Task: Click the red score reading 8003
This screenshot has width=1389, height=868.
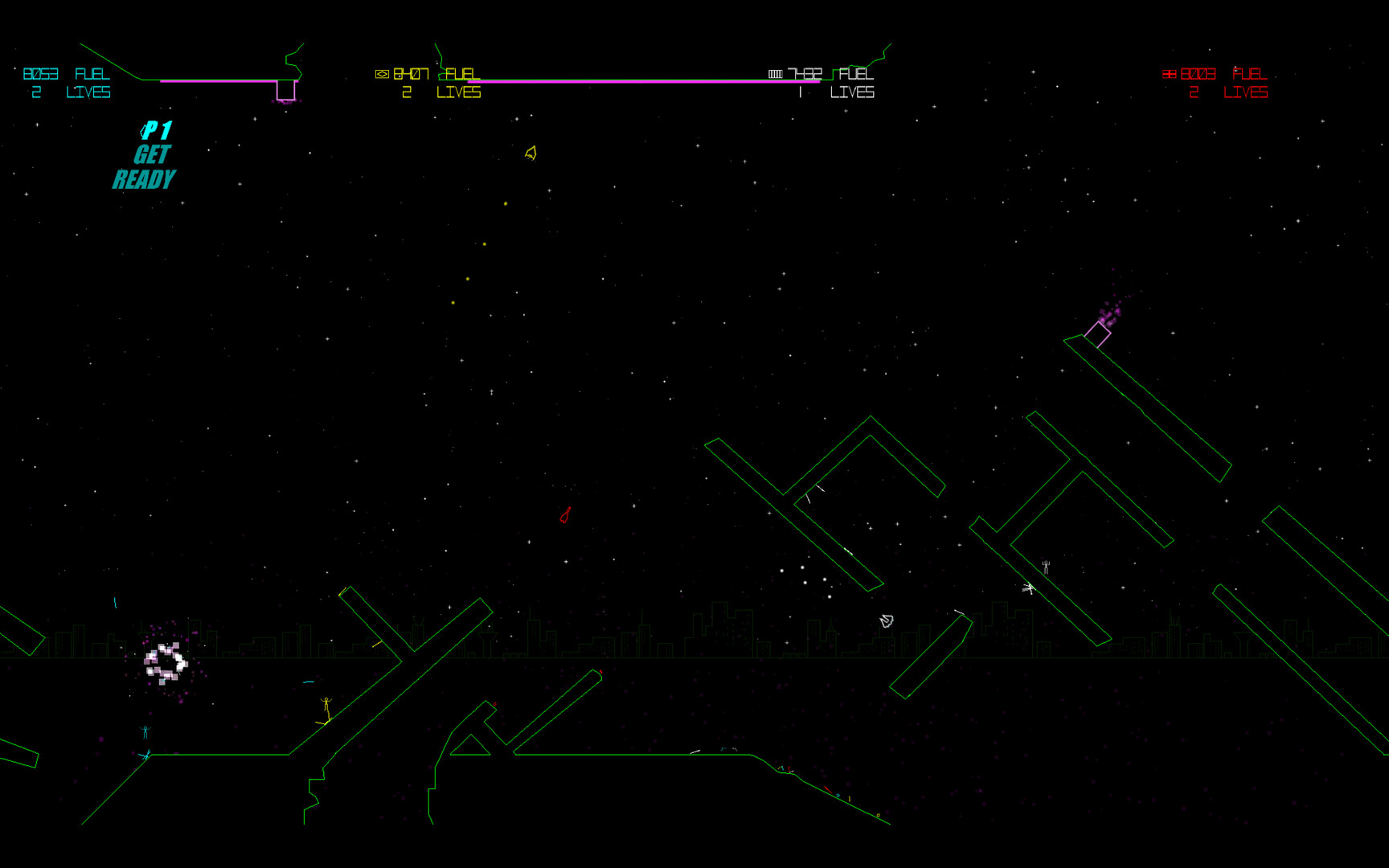Action: pos(1198,72)
